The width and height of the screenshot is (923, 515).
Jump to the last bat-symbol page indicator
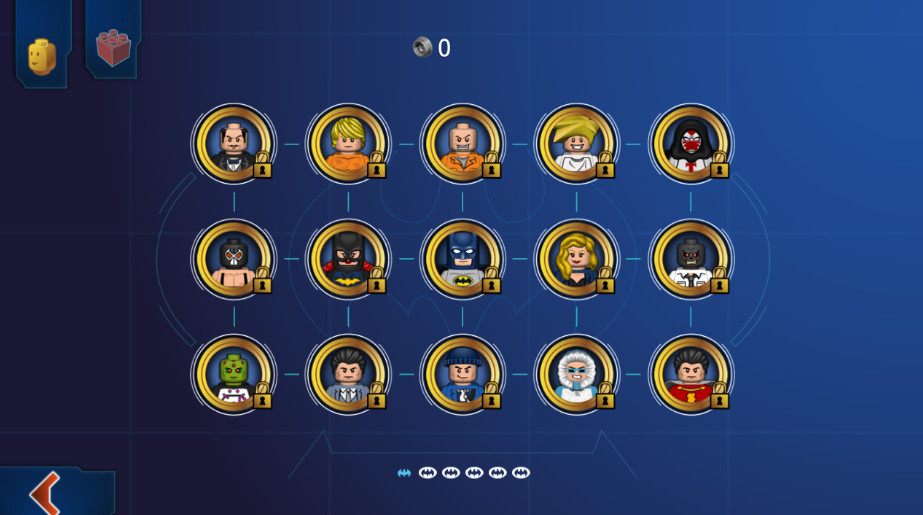(521, 473)
